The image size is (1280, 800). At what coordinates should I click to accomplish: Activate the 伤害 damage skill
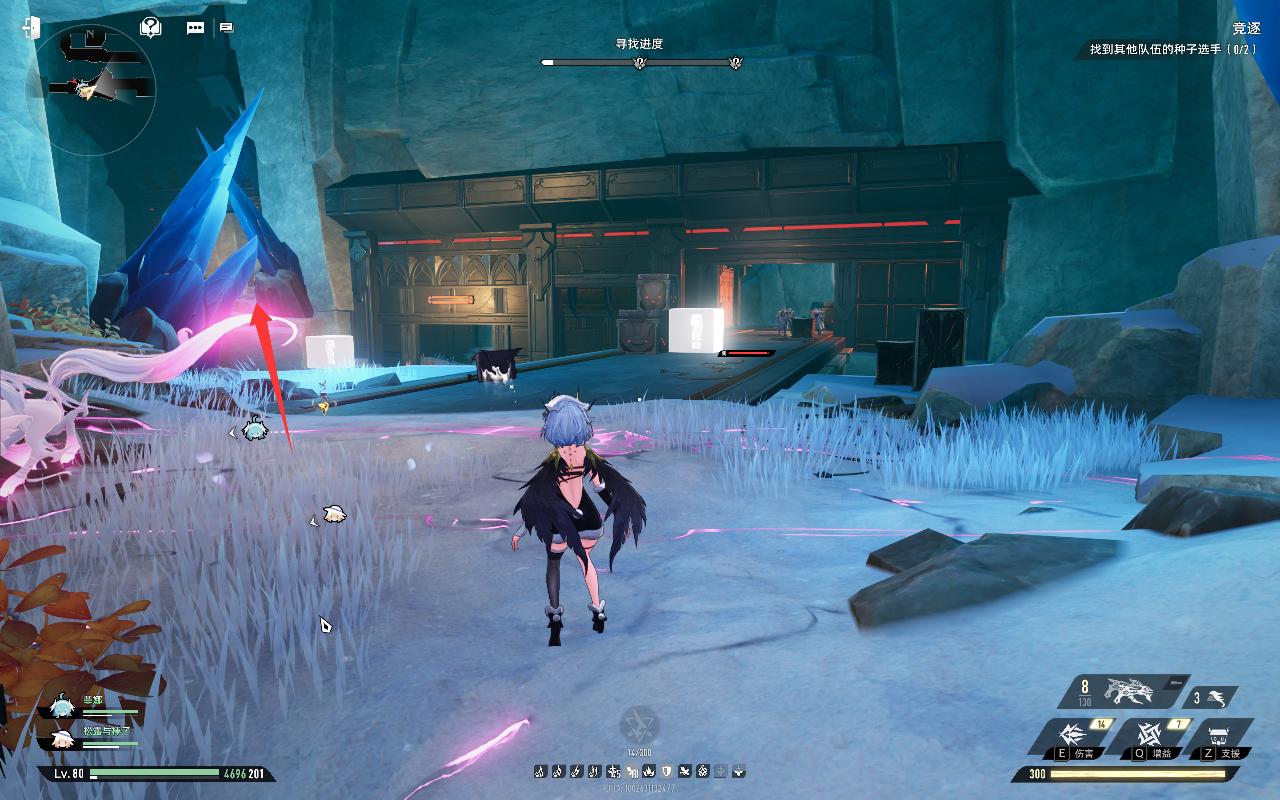pyautogui.click(x=1072, y=737)
